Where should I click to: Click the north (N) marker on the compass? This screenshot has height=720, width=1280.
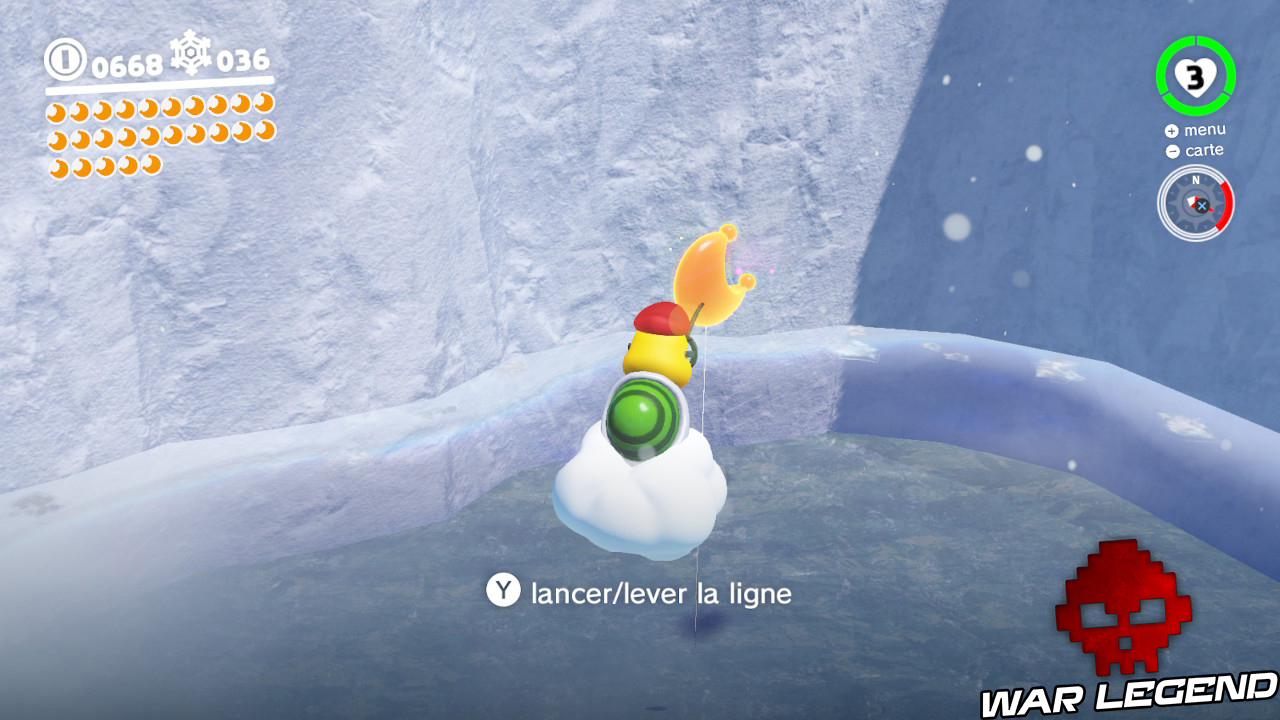1195,181
